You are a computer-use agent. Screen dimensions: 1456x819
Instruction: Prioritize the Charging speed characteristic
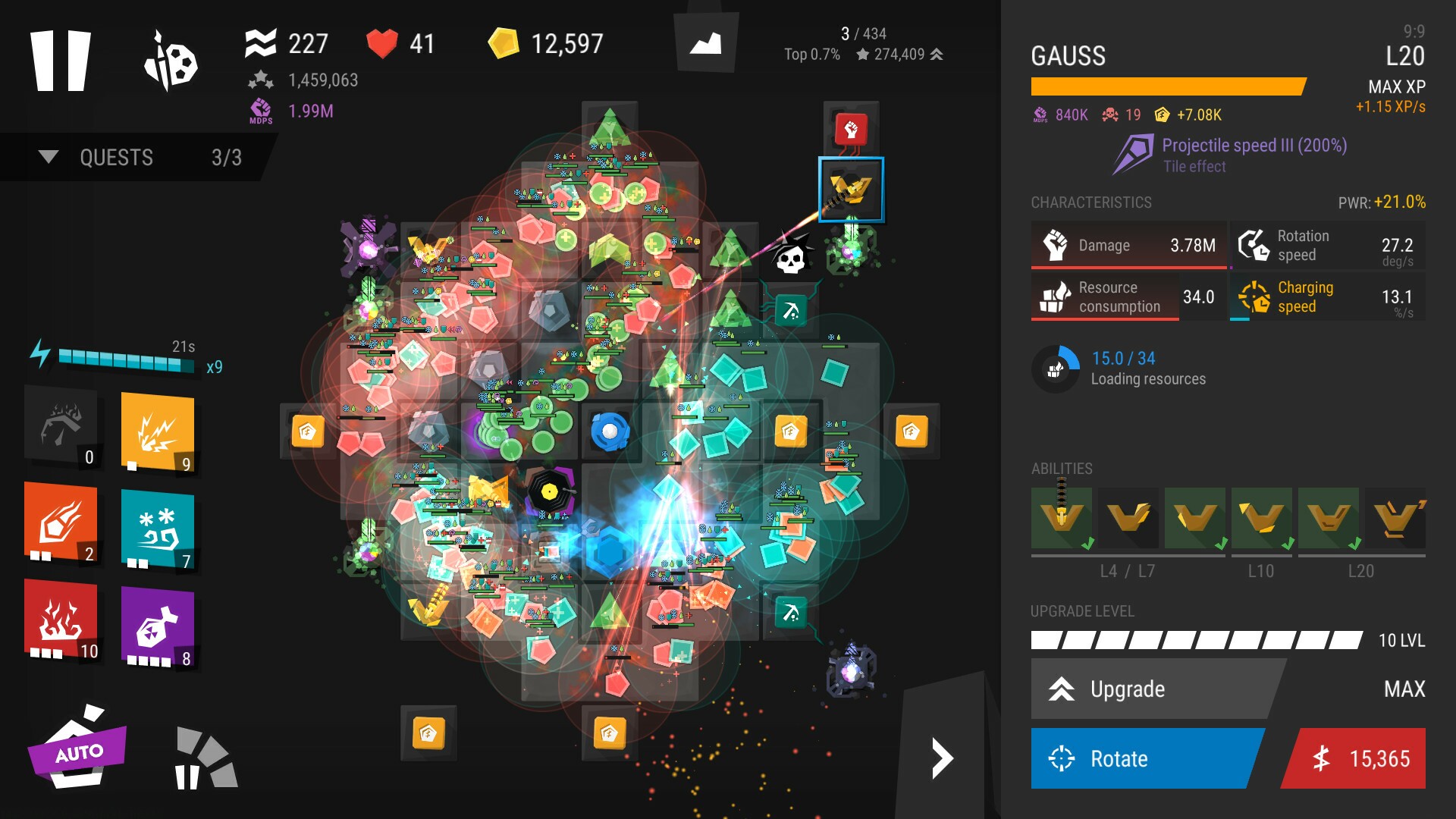(1329, 297)
